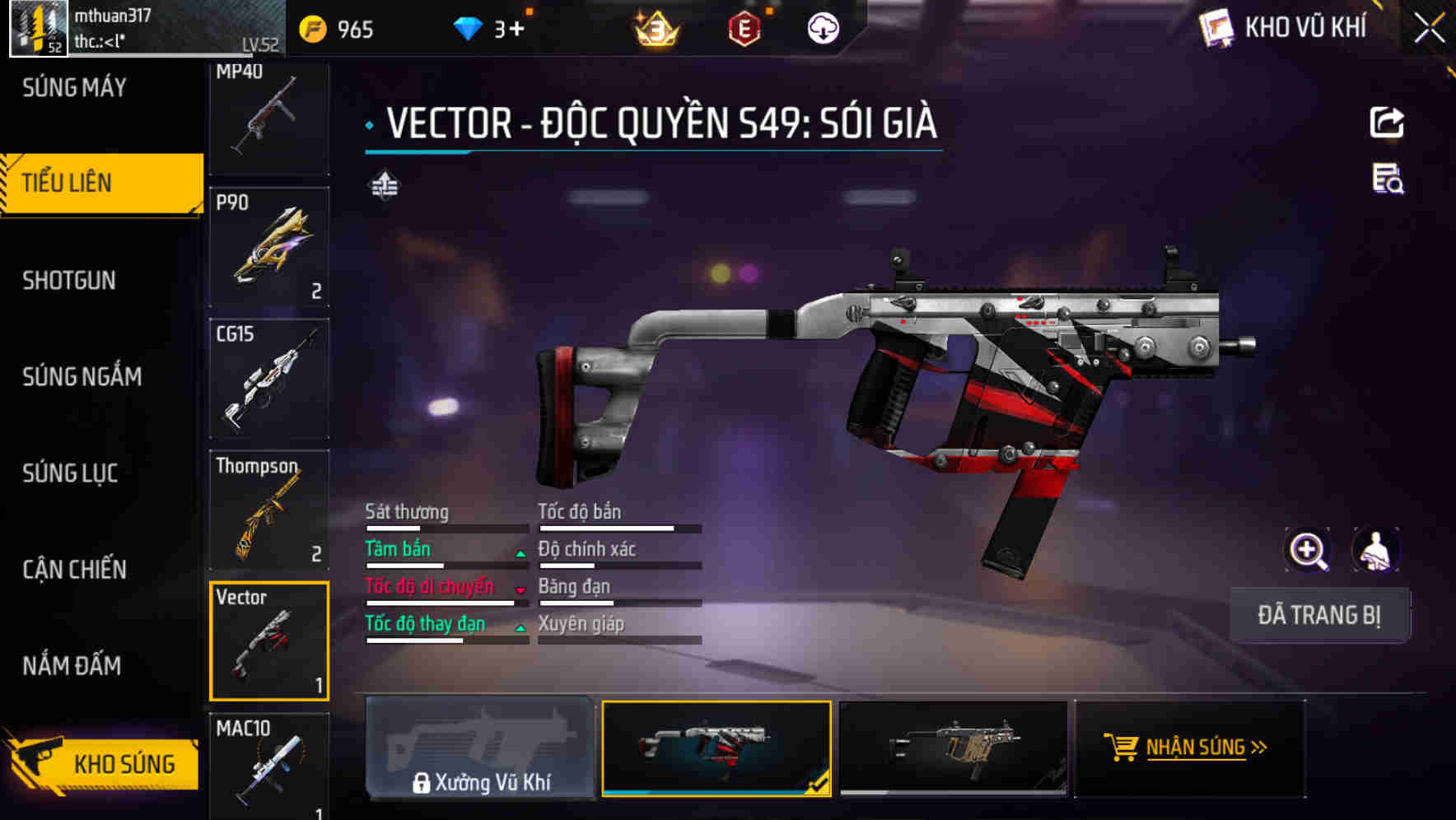This screenshot has height=820, width=1456.
Task: Select the CG15 weapon tile
Action: coord(269,379)
